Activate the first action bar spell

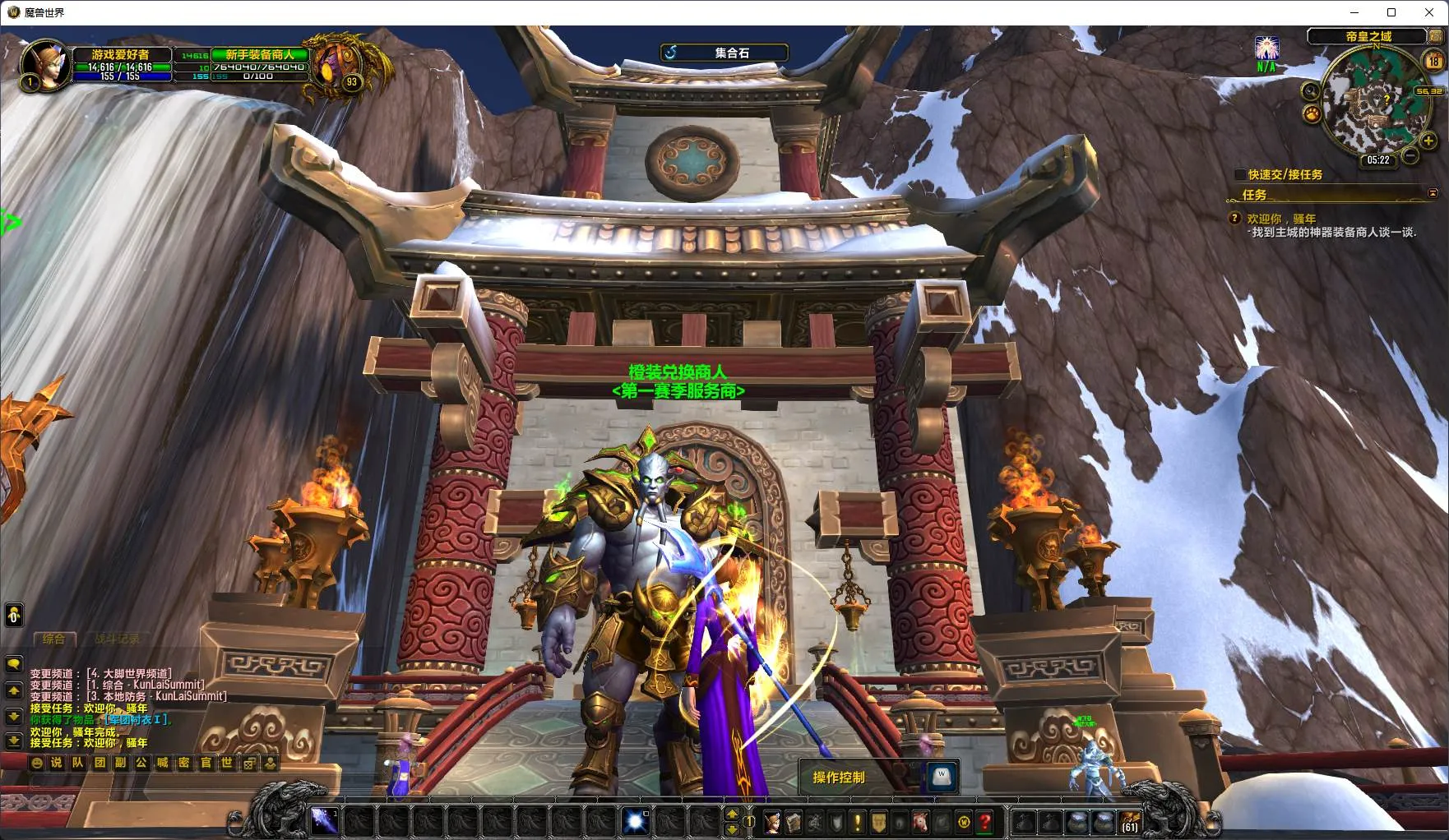(323, 820)
